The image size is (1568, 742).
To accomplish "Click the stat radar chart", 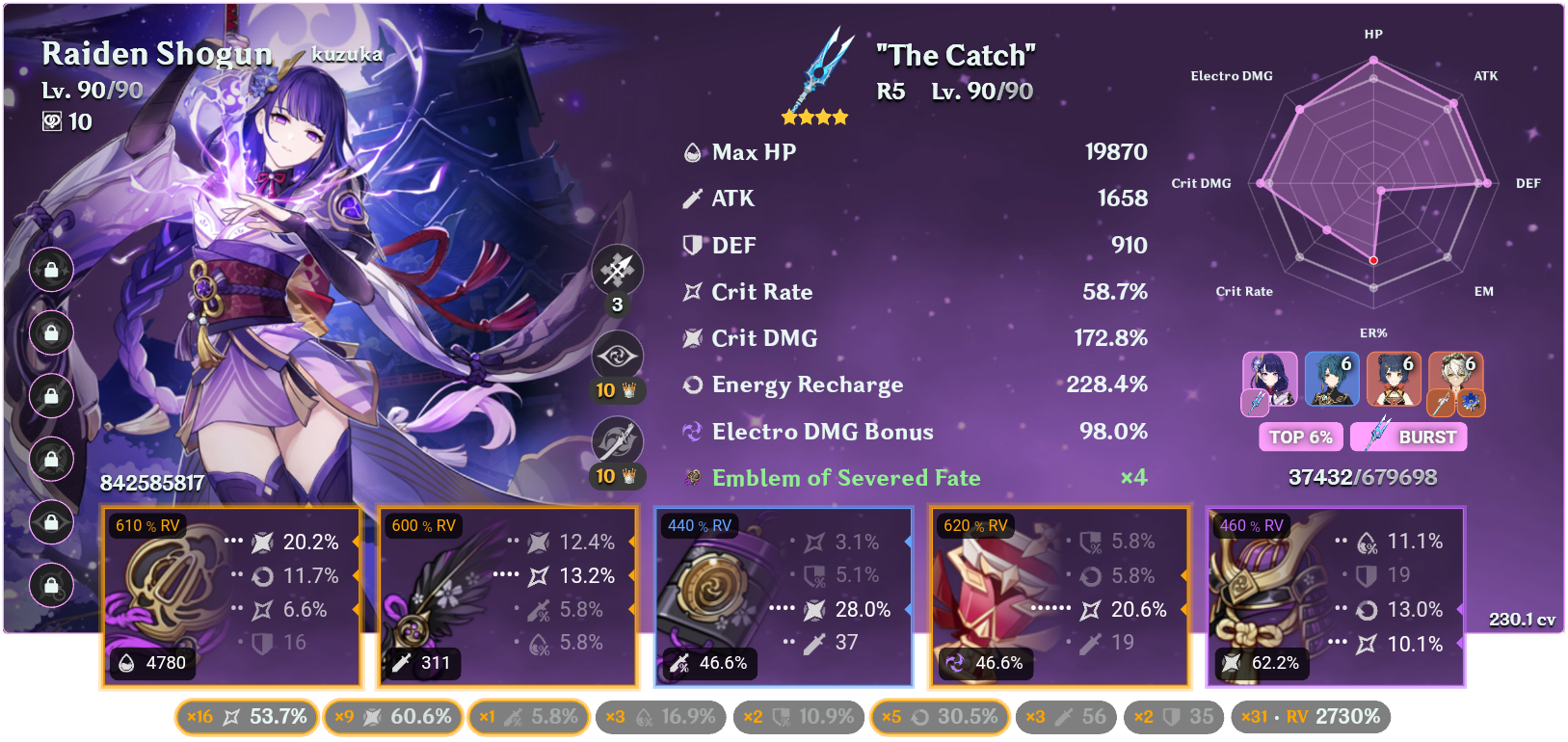I will click(x=1372, y=181).
